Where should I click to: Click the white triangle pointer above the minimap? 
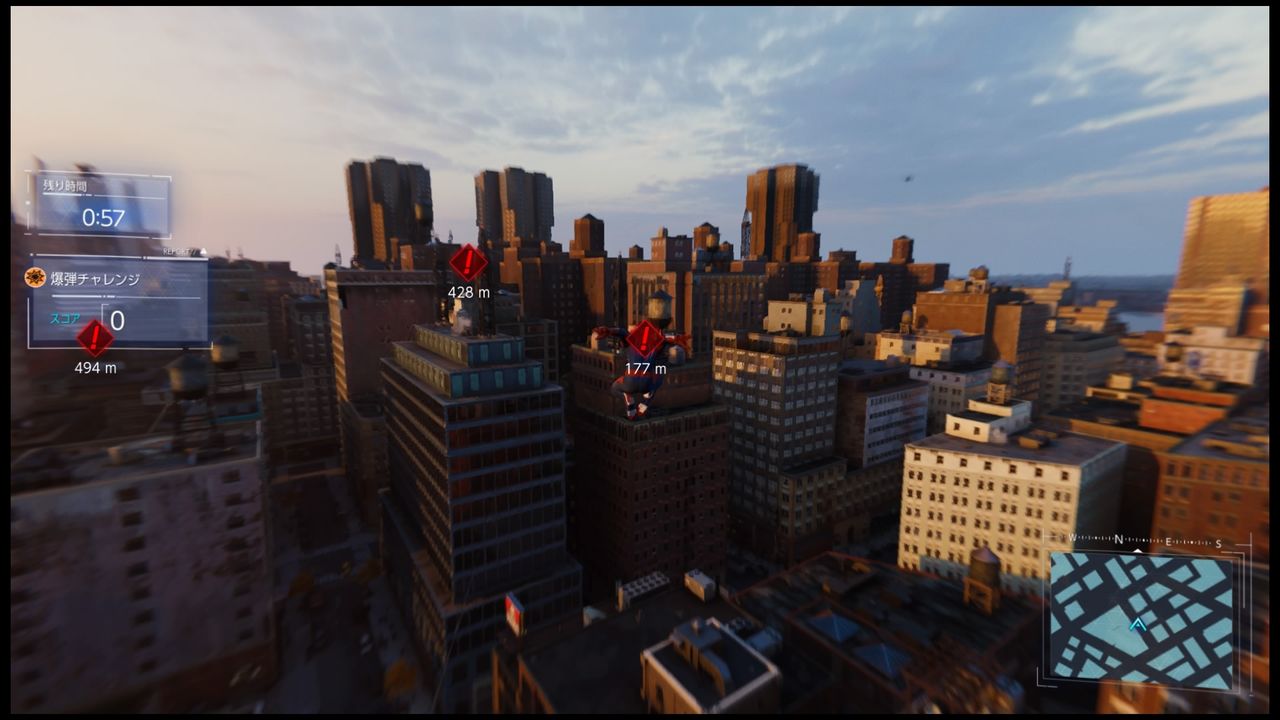click(1137, 550)
